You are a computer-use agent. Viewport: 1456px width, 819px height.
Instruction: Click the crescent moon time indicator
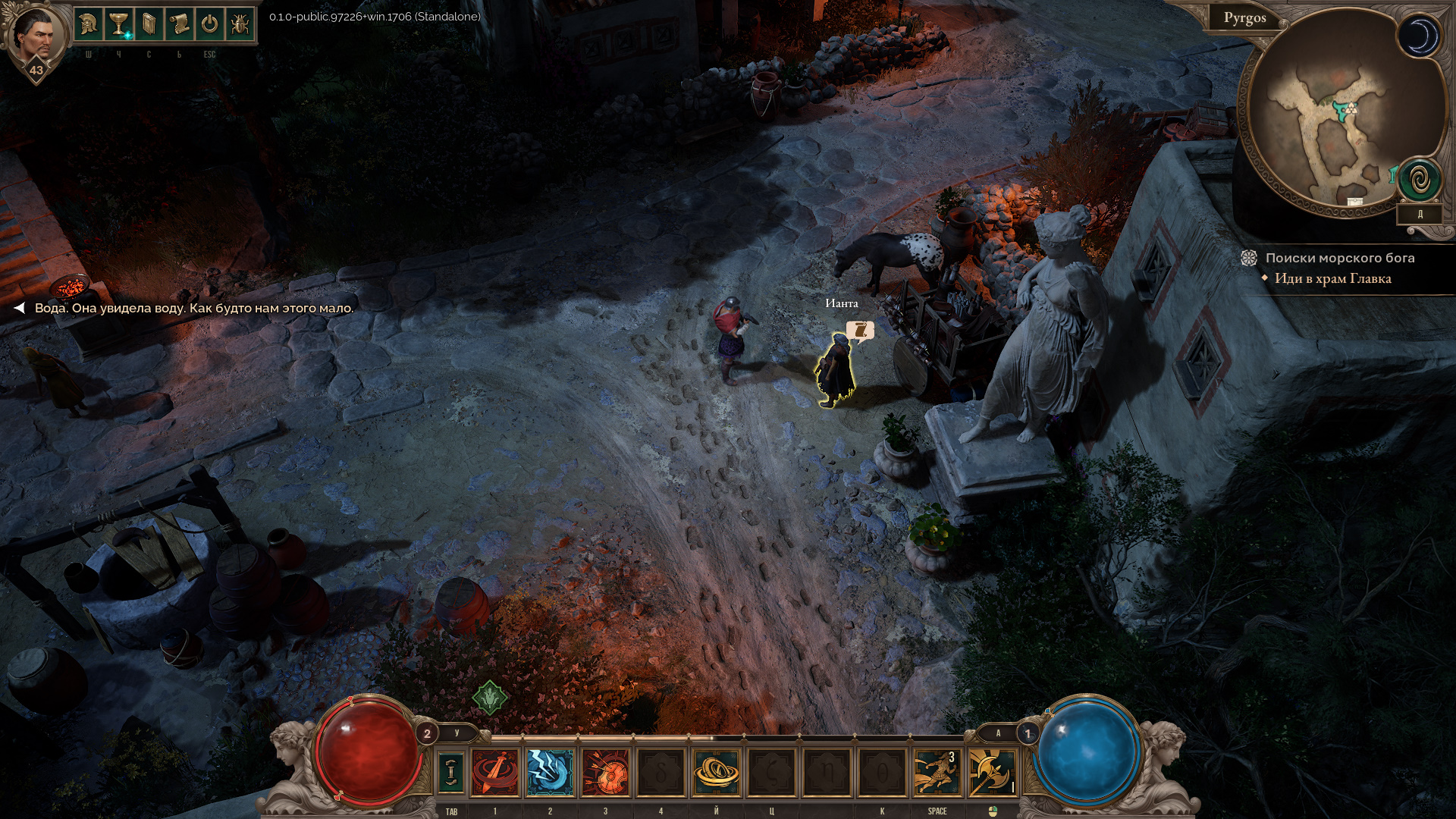click(1419, 36)
